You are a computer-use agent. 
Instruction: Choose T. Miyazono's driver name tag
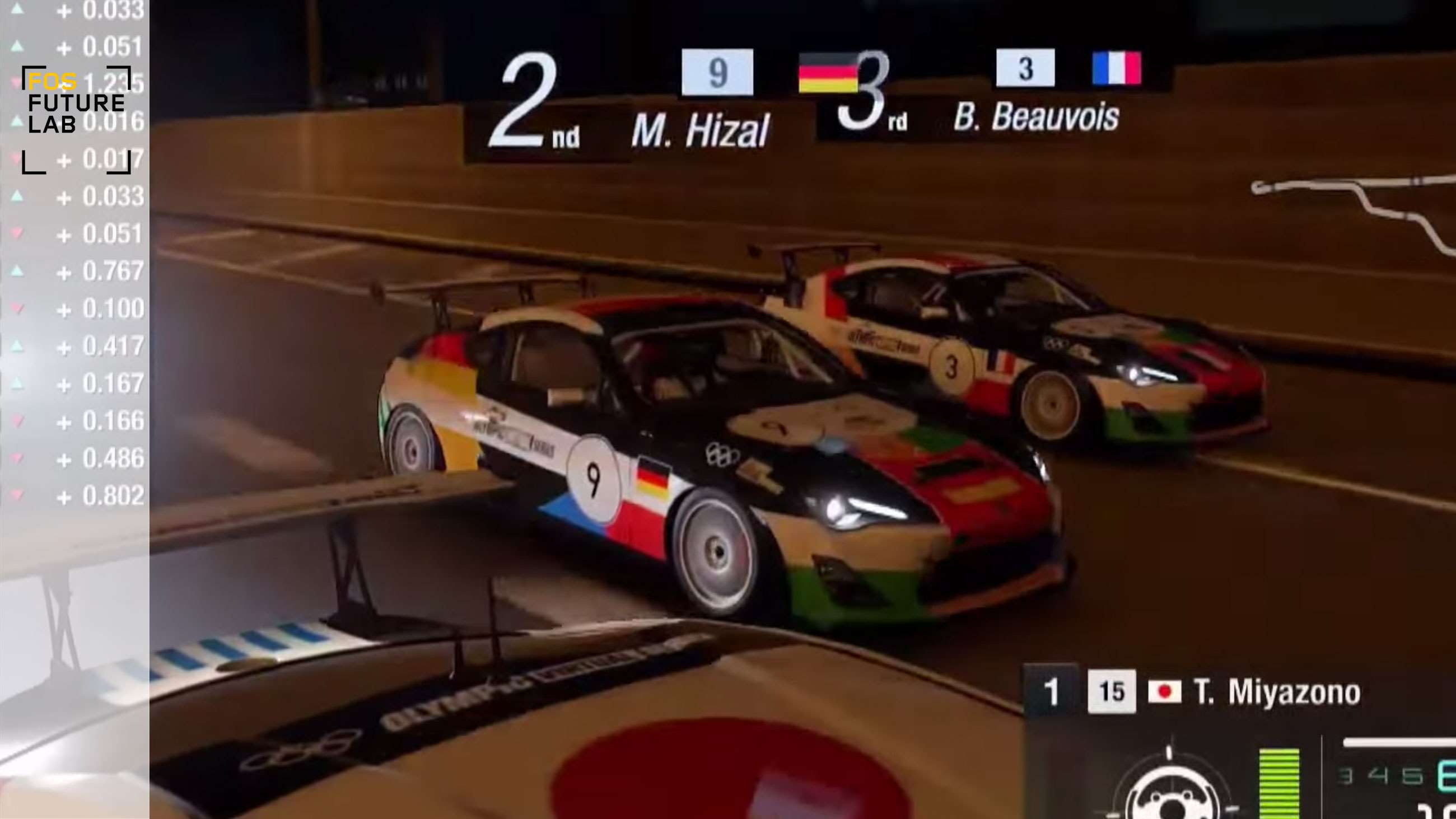click(1277, 692)
